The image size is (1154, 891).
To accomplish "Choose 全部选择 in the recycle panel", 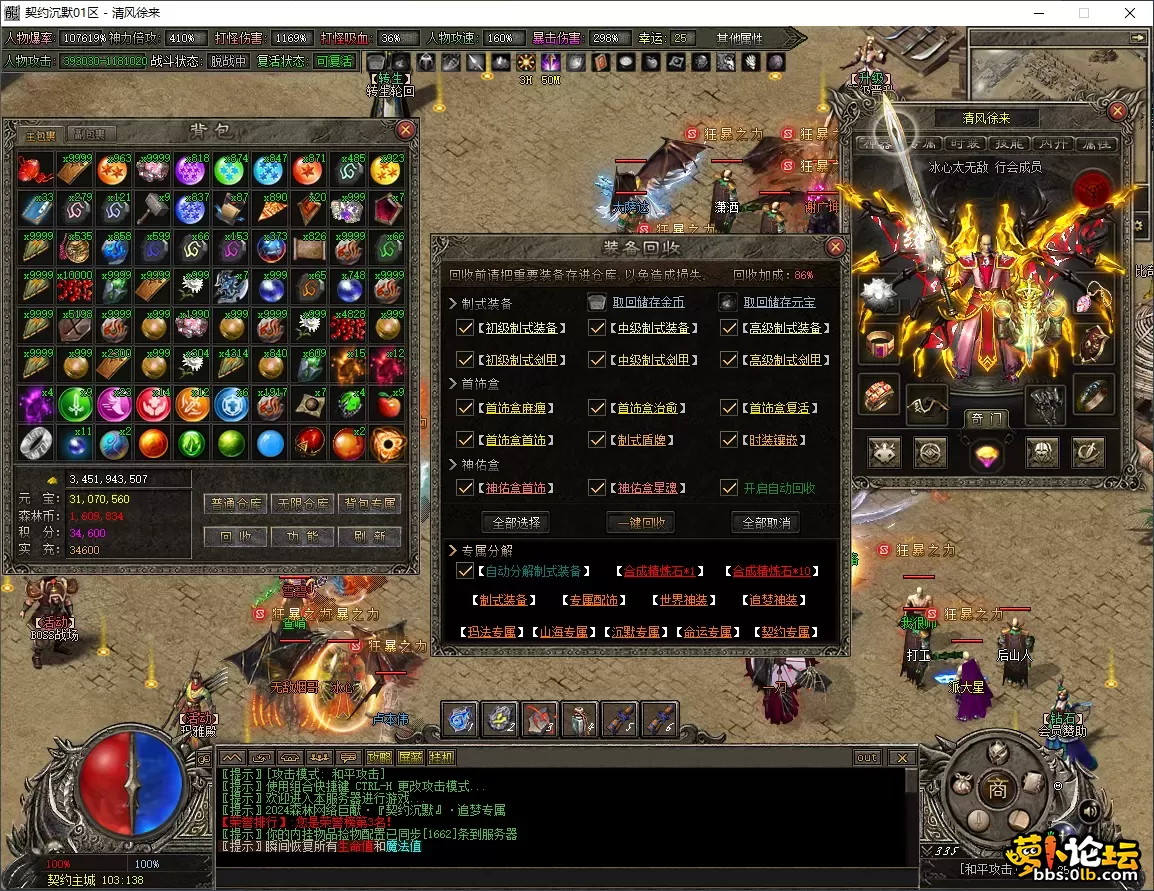I will click(x=515, y=522).
